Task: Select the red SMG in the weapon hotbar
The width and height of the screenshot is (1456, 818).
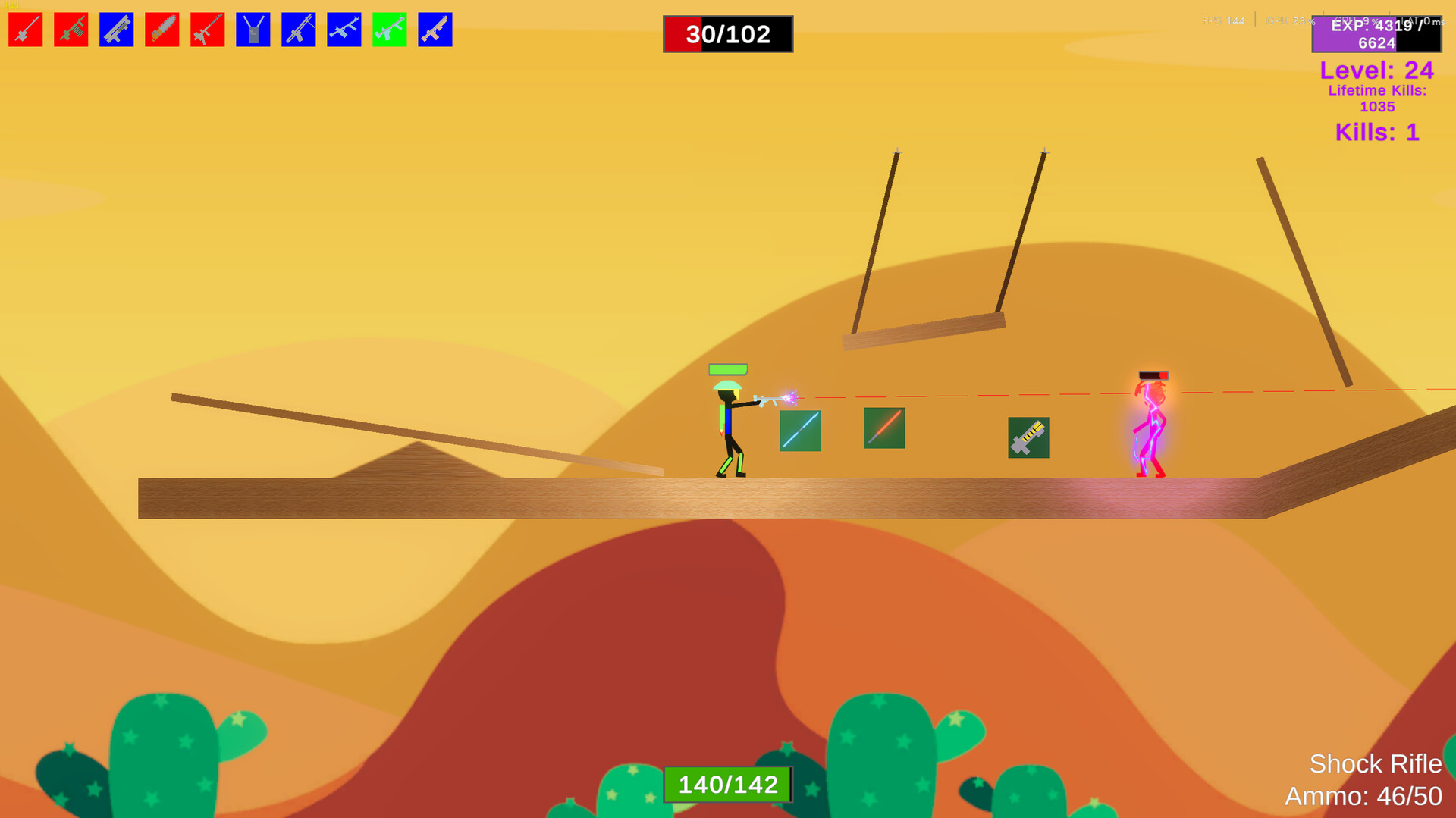Action: tap(71, 29)
